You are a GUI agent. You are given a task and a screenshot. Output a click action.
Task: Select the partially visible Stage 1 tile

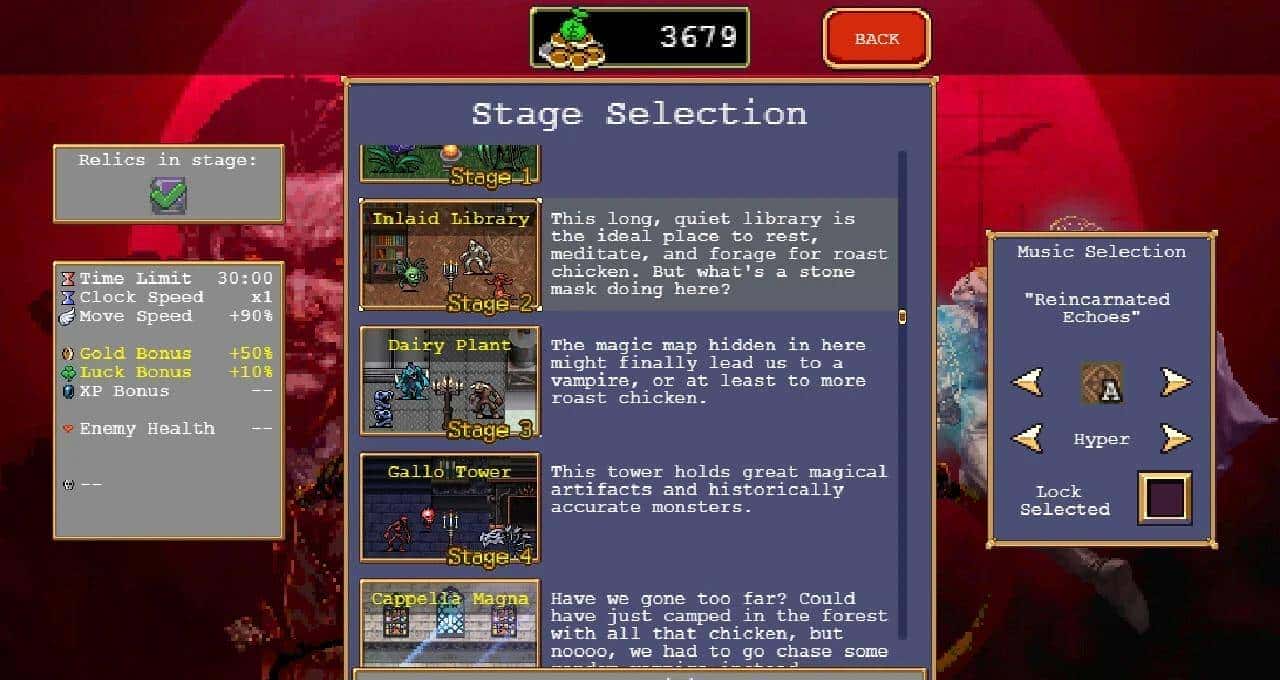[x=450, y=165]
